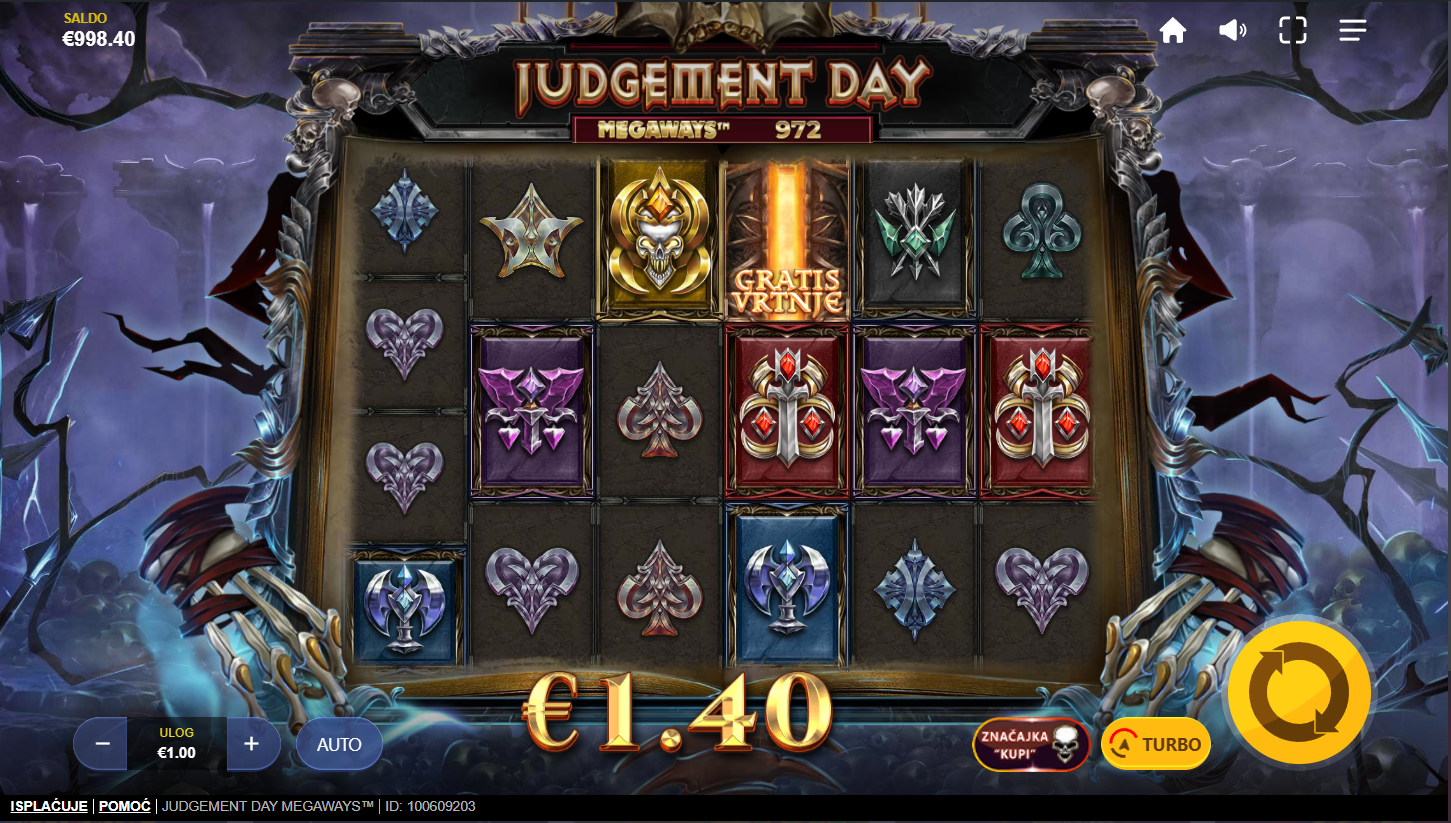
Task: Toggle Turbo spin mode
Action: (1156, 744)
